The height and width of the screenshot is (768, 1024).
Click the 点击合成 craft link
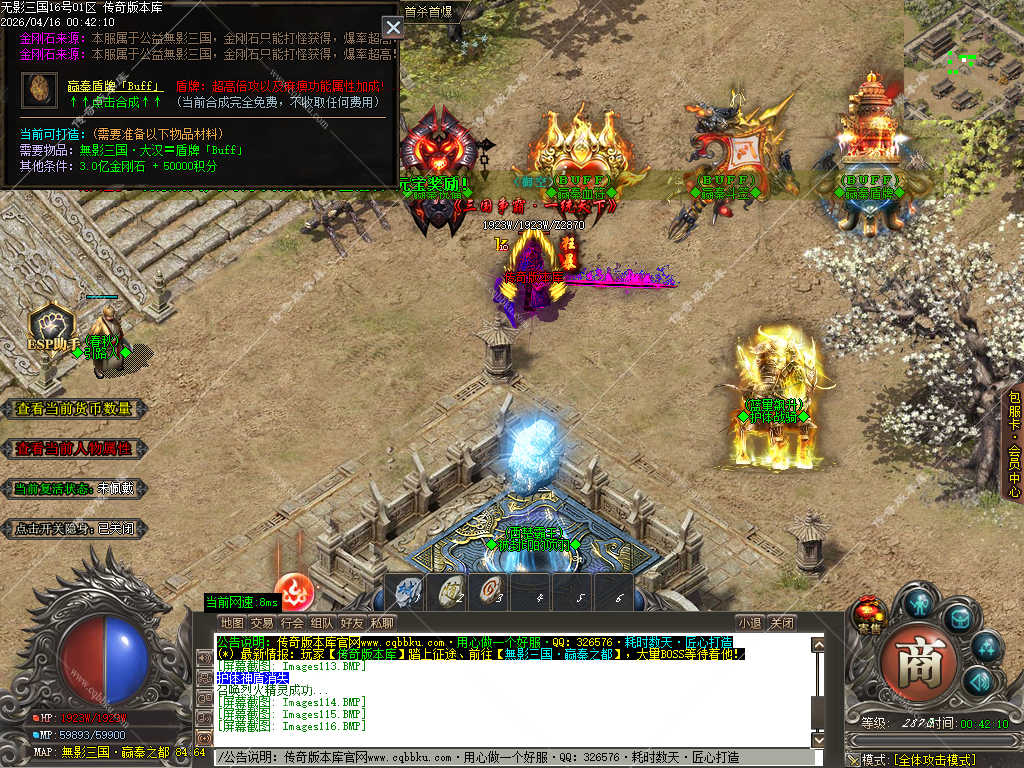pyautogui.click(x=115, y=102)
